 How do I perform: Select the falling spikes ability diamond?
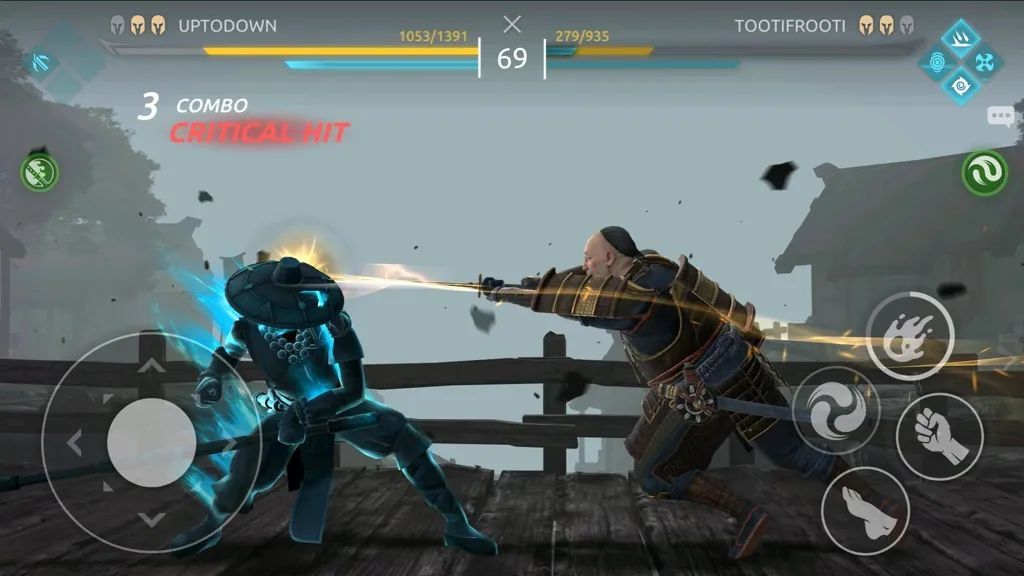[x=961, y=38]
